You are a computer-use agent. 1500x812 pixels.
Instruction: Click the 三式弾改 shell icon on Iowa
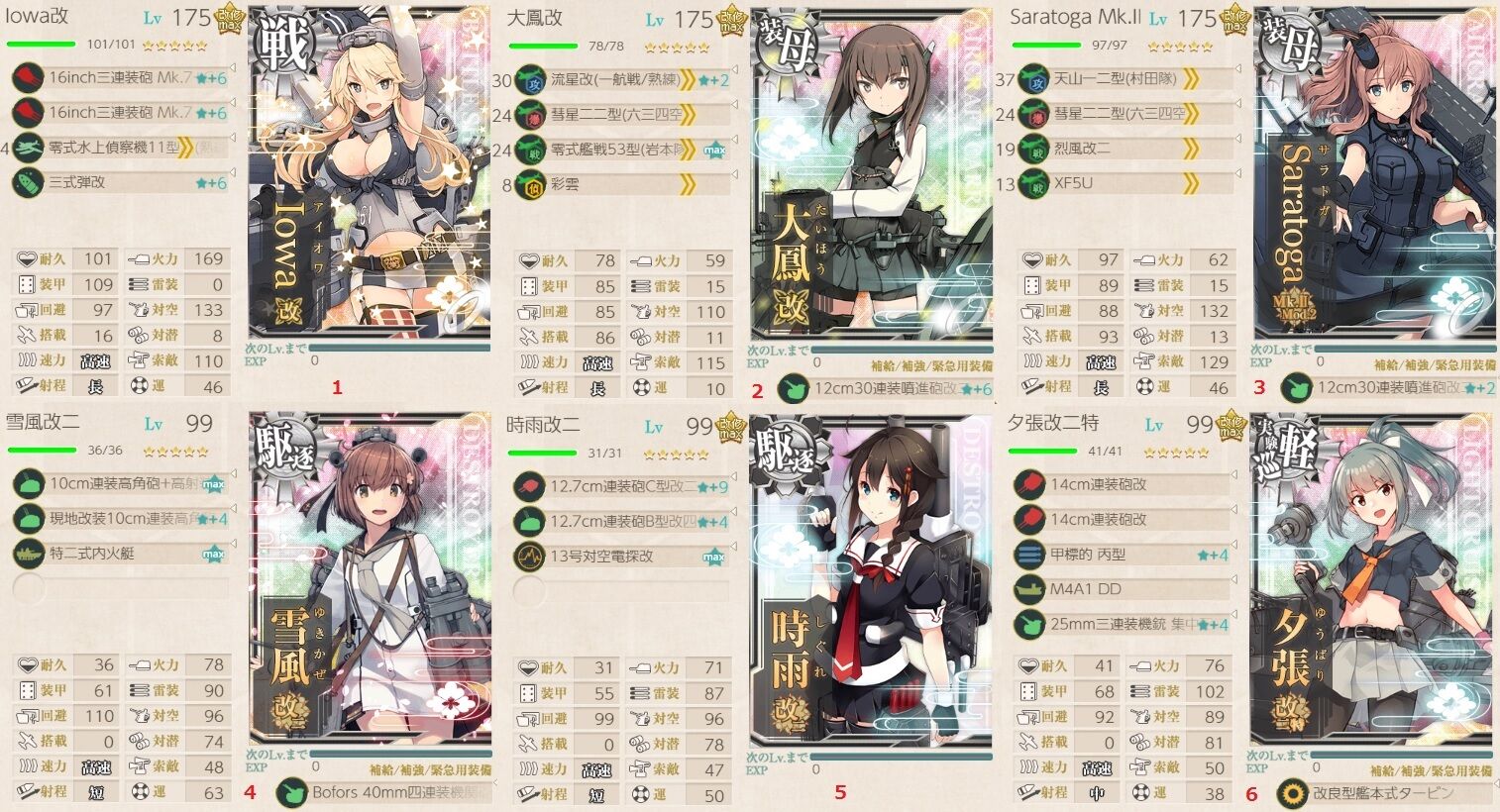click(28, 183)
